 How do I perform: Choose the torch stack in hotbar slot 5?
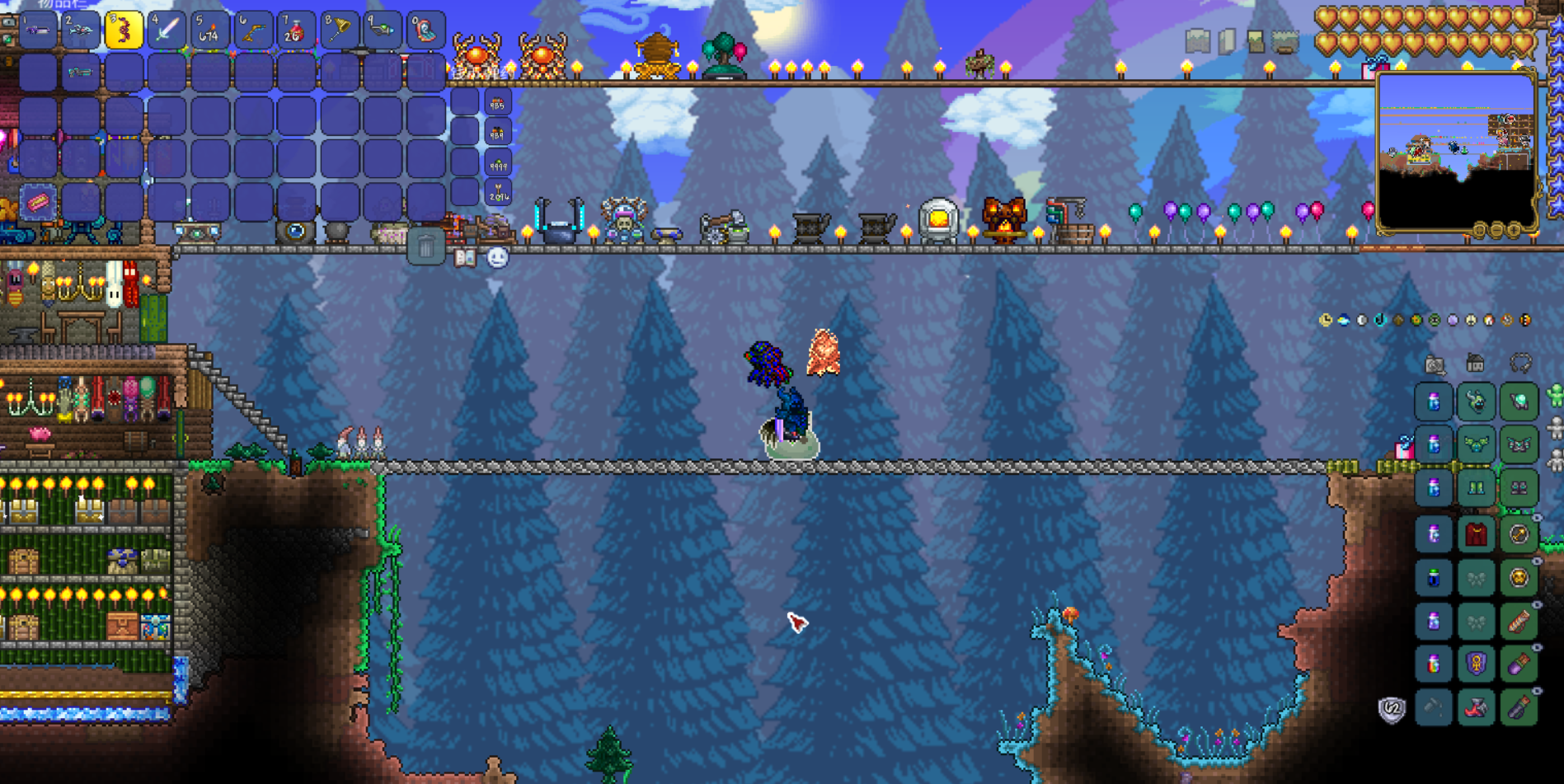(209, 31)
